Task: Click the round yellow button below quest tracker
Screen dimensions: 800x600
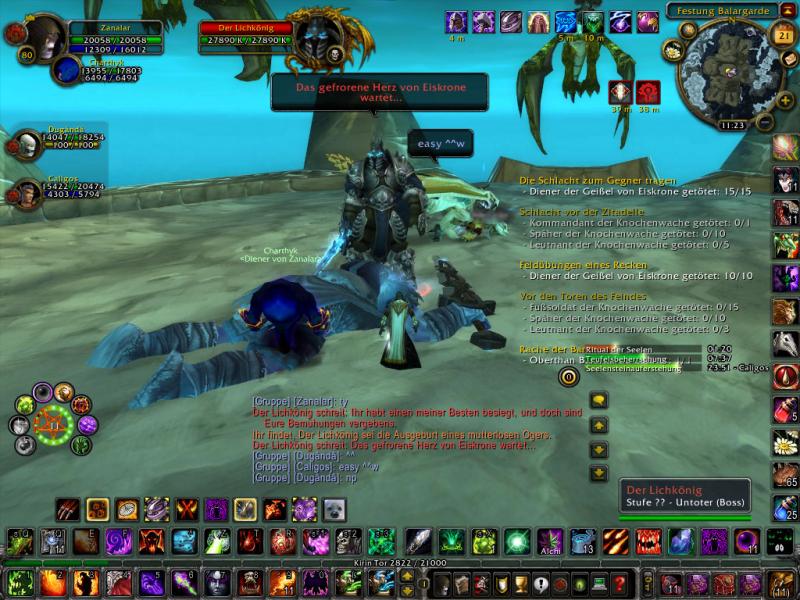Action: 568,377
